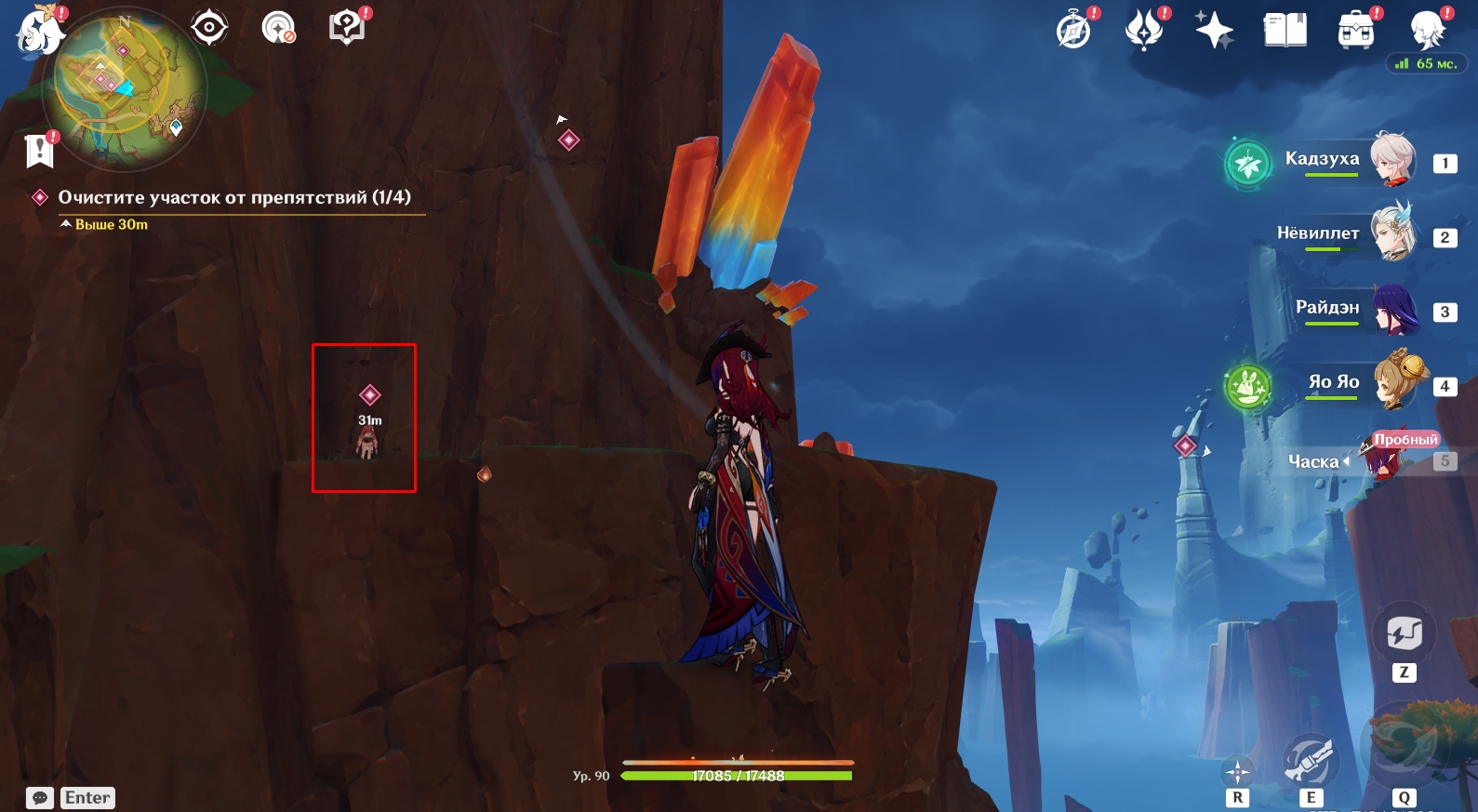This screenshot has height=812, width=1478.
Task: Open the adventurer handbook book icon
Action: coord(1285,30)
